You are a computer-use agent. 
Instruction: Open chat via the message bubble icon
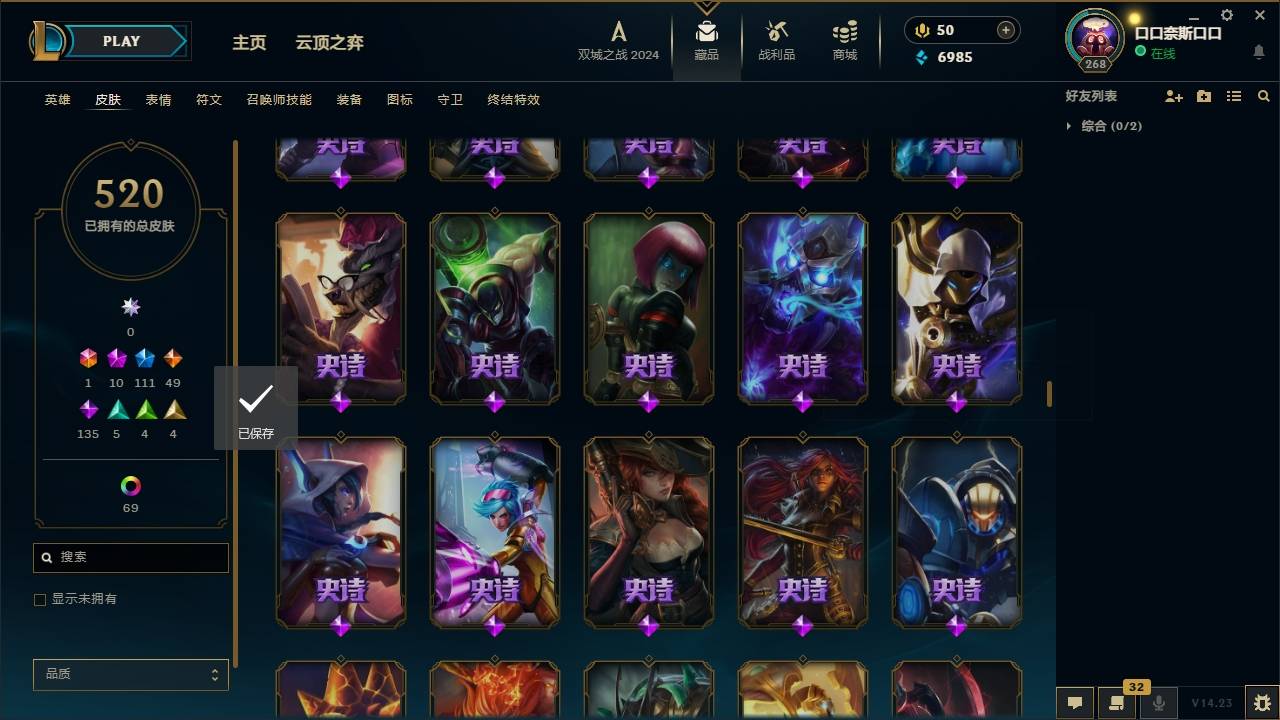pos(1075,703)
